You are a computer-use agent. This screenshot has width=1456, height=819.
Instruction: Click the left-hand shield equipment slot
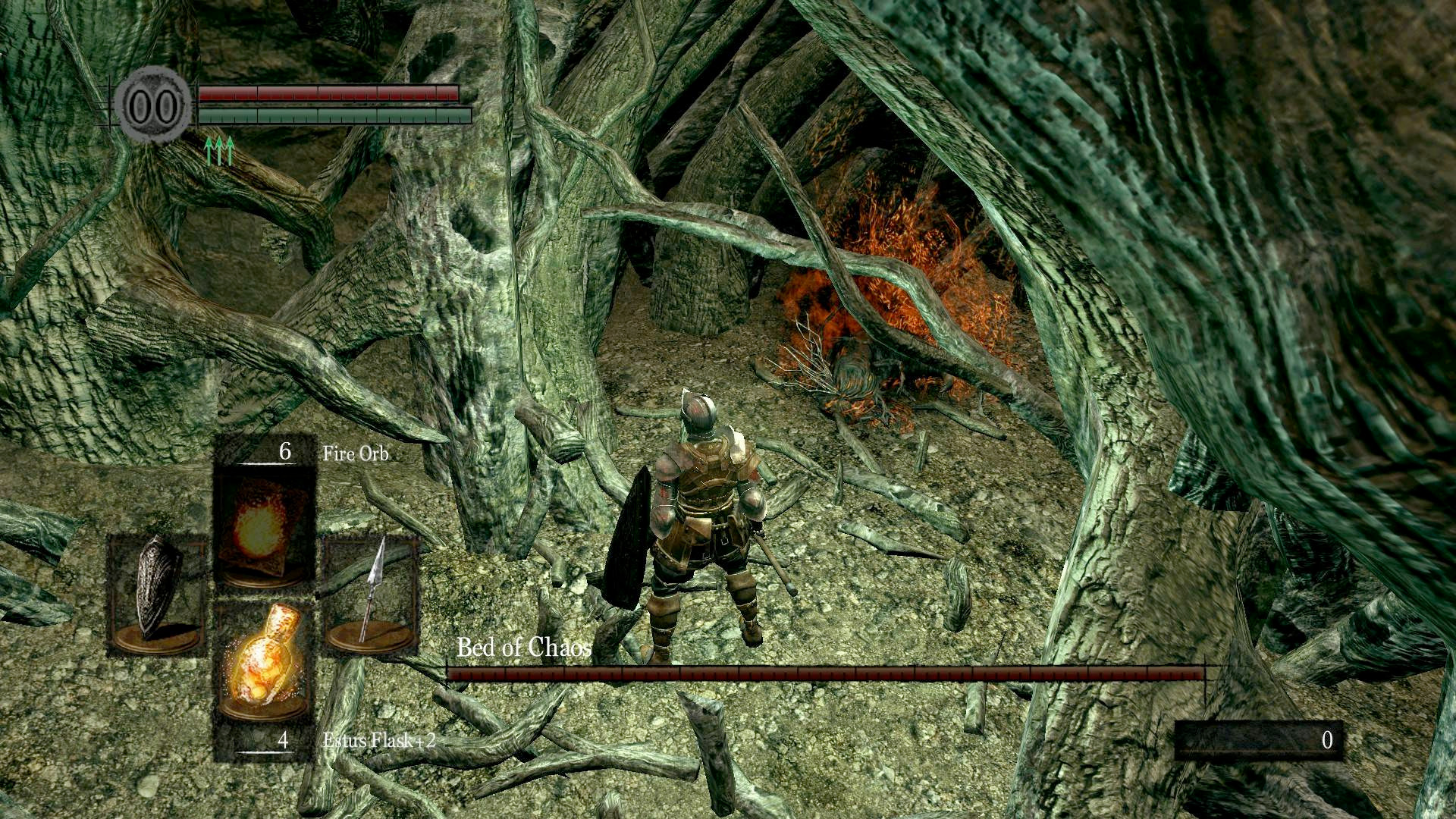click(158, 593)
